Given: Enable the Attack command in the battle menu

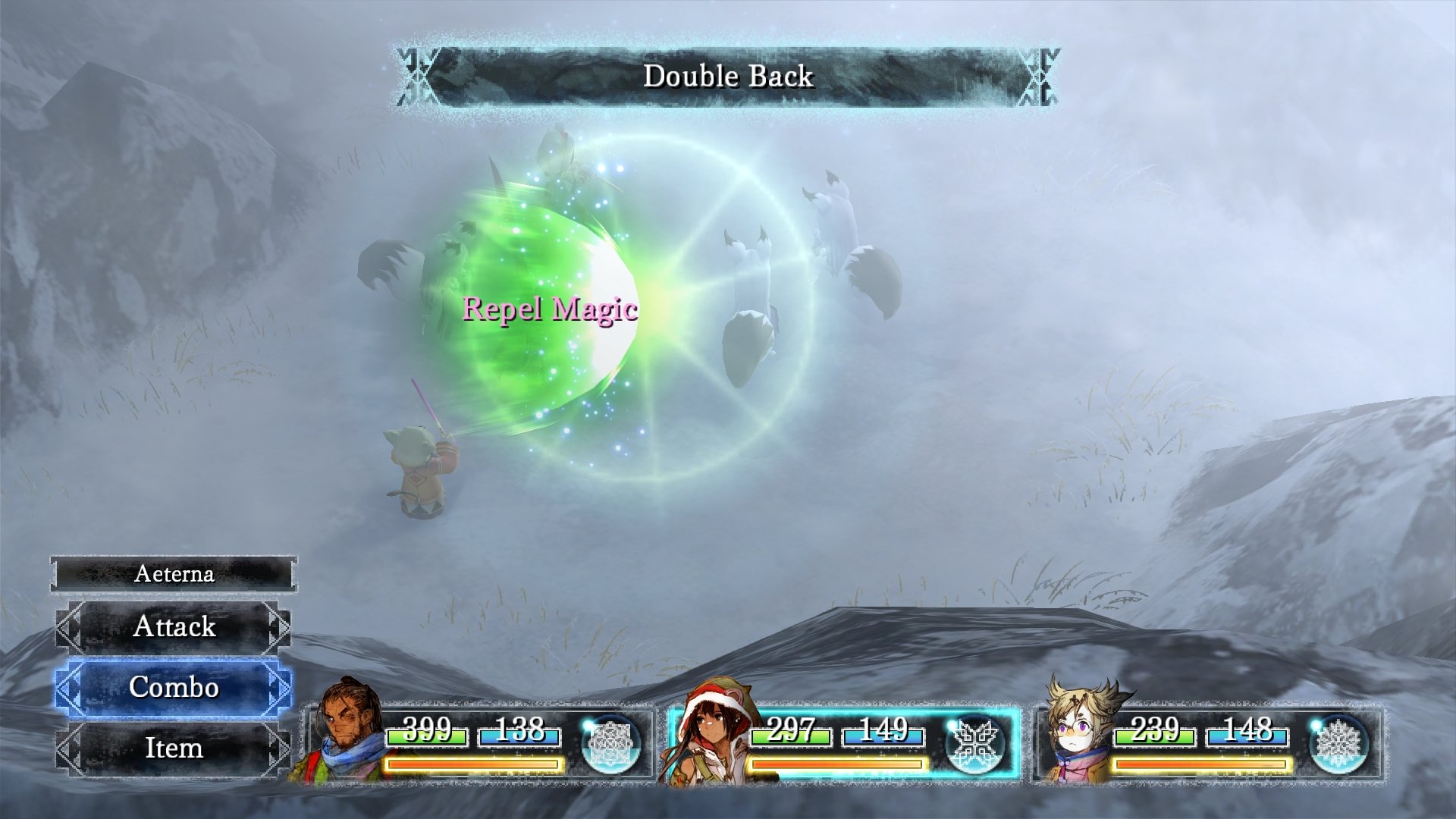Looking at the screenshot, I should (174, 628).
